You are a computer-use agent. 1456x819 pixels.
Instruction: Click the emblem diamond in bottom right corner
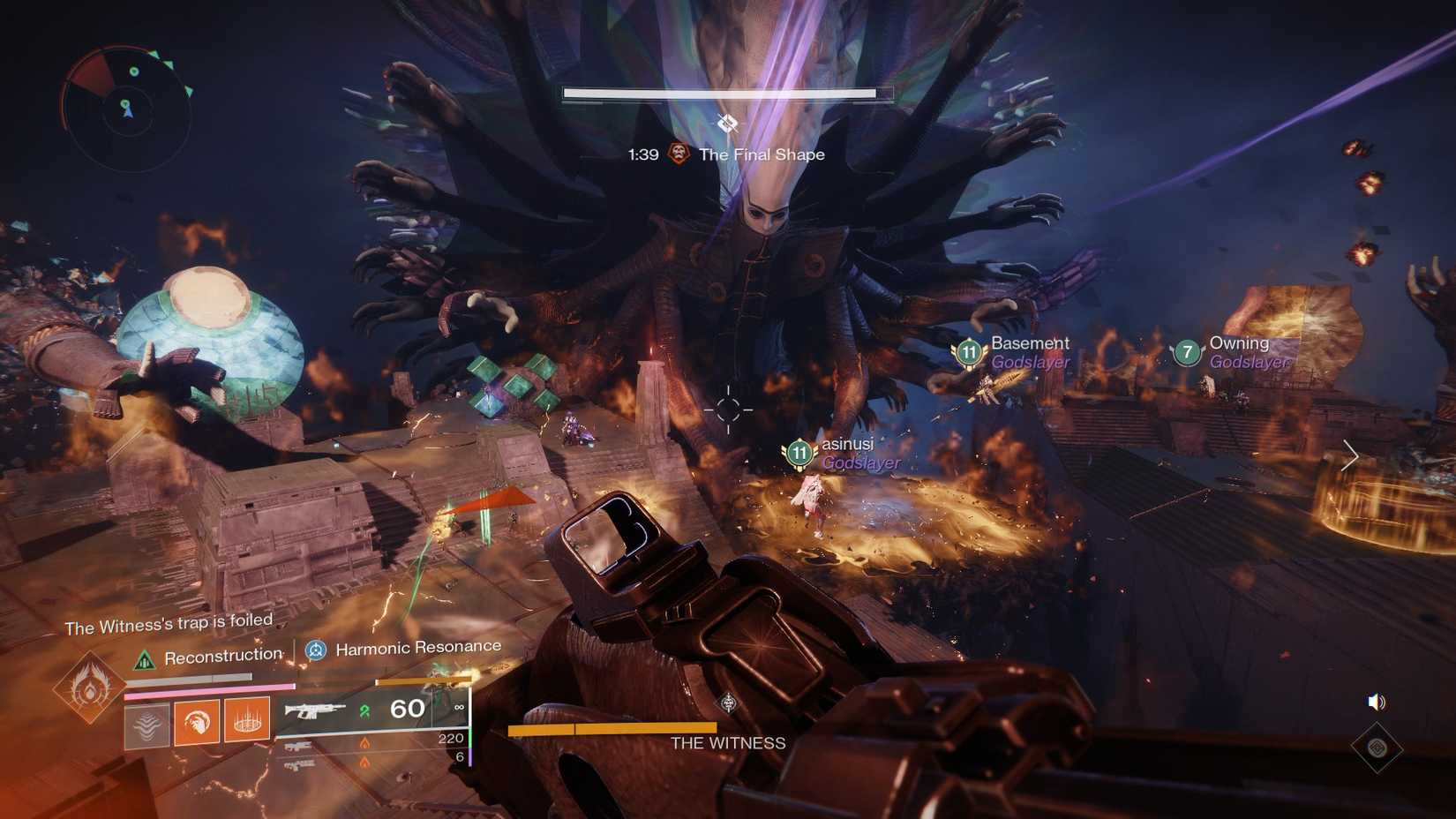[x=1377, y=746]
